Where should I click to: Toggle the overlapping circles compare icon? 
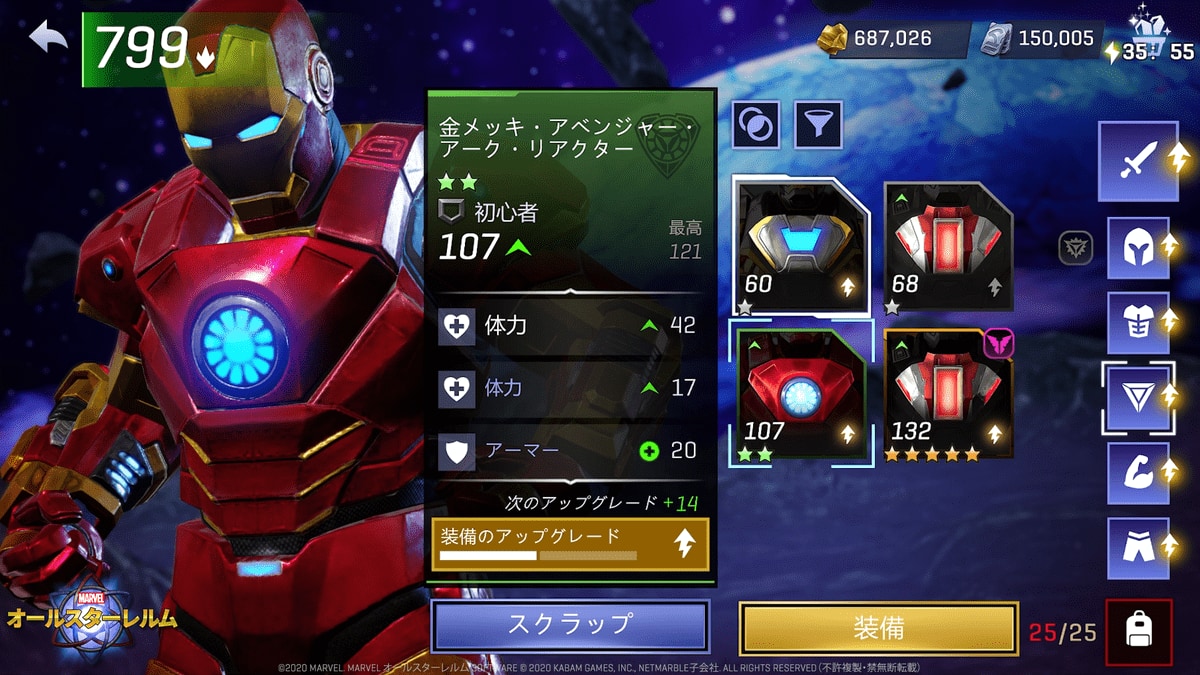click(757, 125)
